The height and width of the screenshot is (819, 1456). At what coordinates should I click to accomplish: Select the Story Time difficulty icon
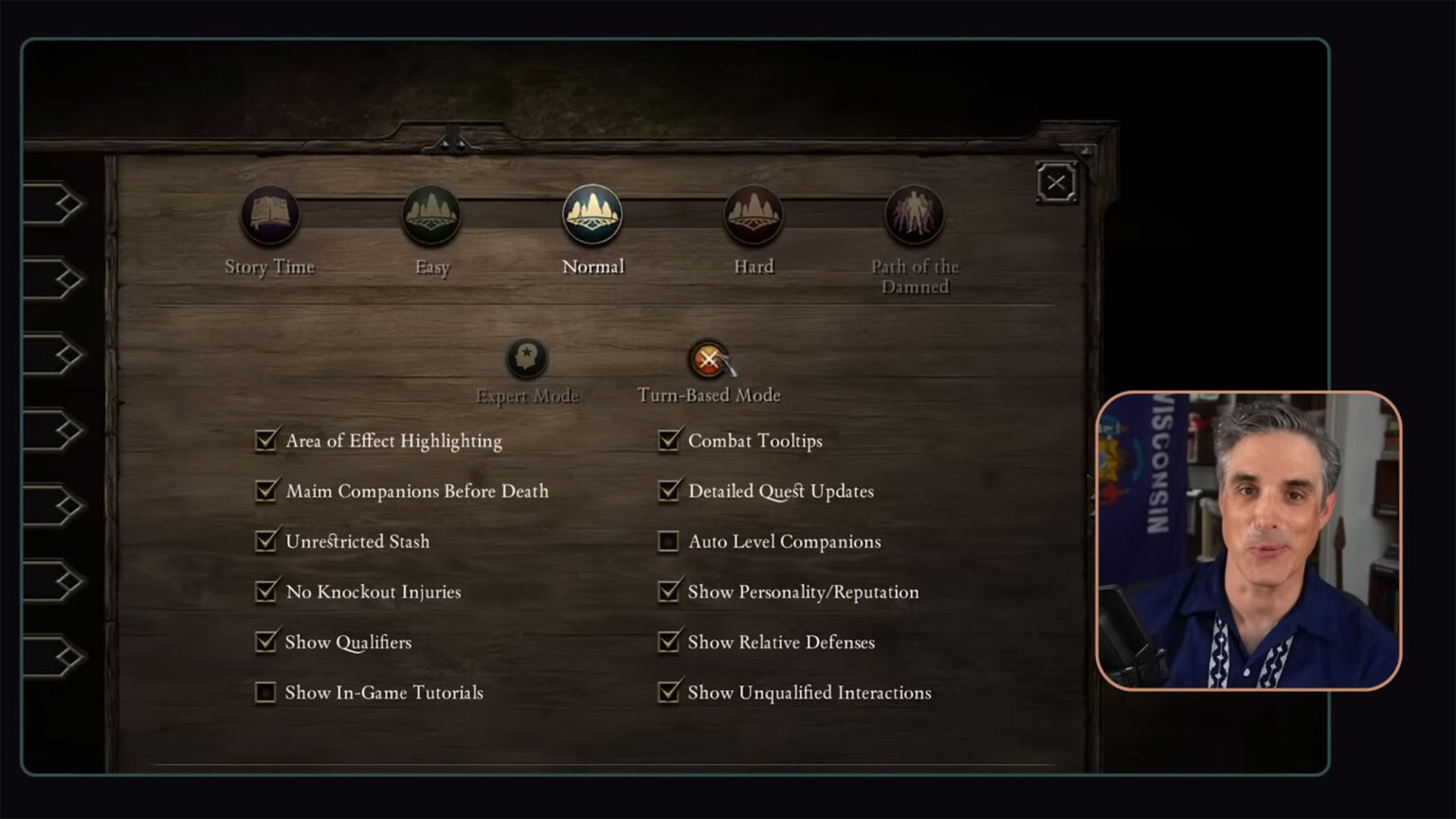[268, 216]
